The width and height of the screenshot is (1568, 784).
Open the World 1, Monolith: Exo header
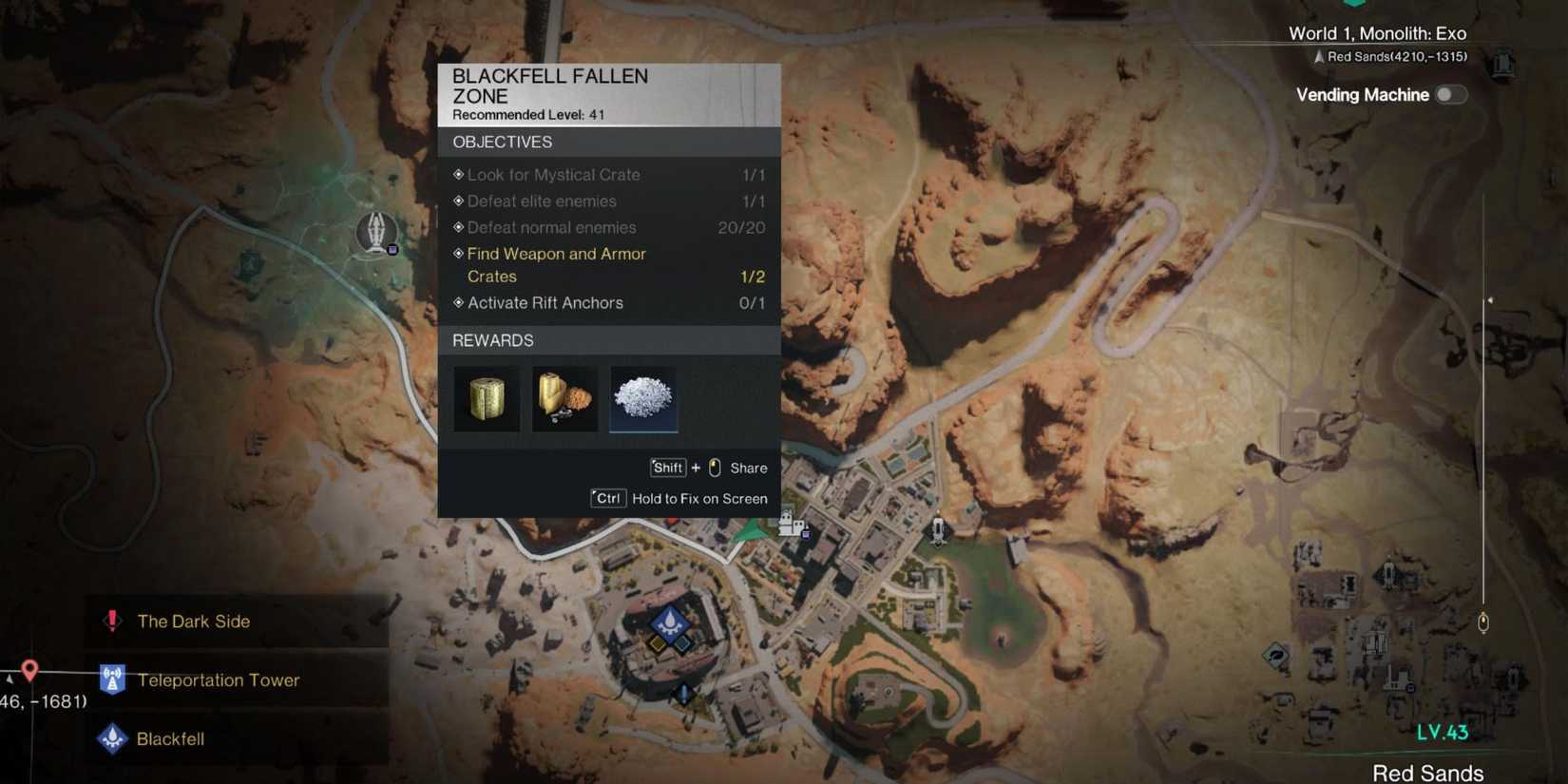tap(1377, 32)
